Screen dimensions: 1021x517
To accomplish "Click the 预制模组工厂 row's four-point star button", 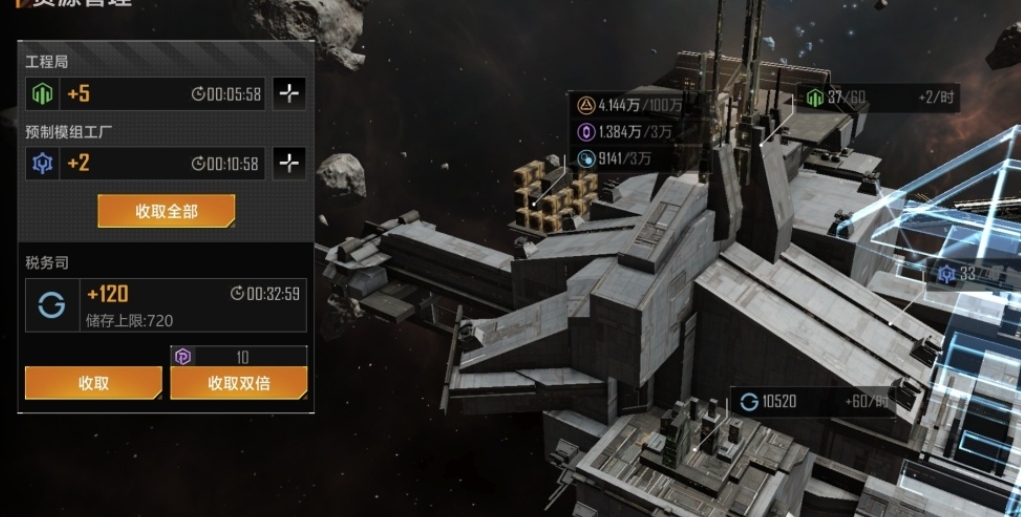I will click(x=289, y=163).
